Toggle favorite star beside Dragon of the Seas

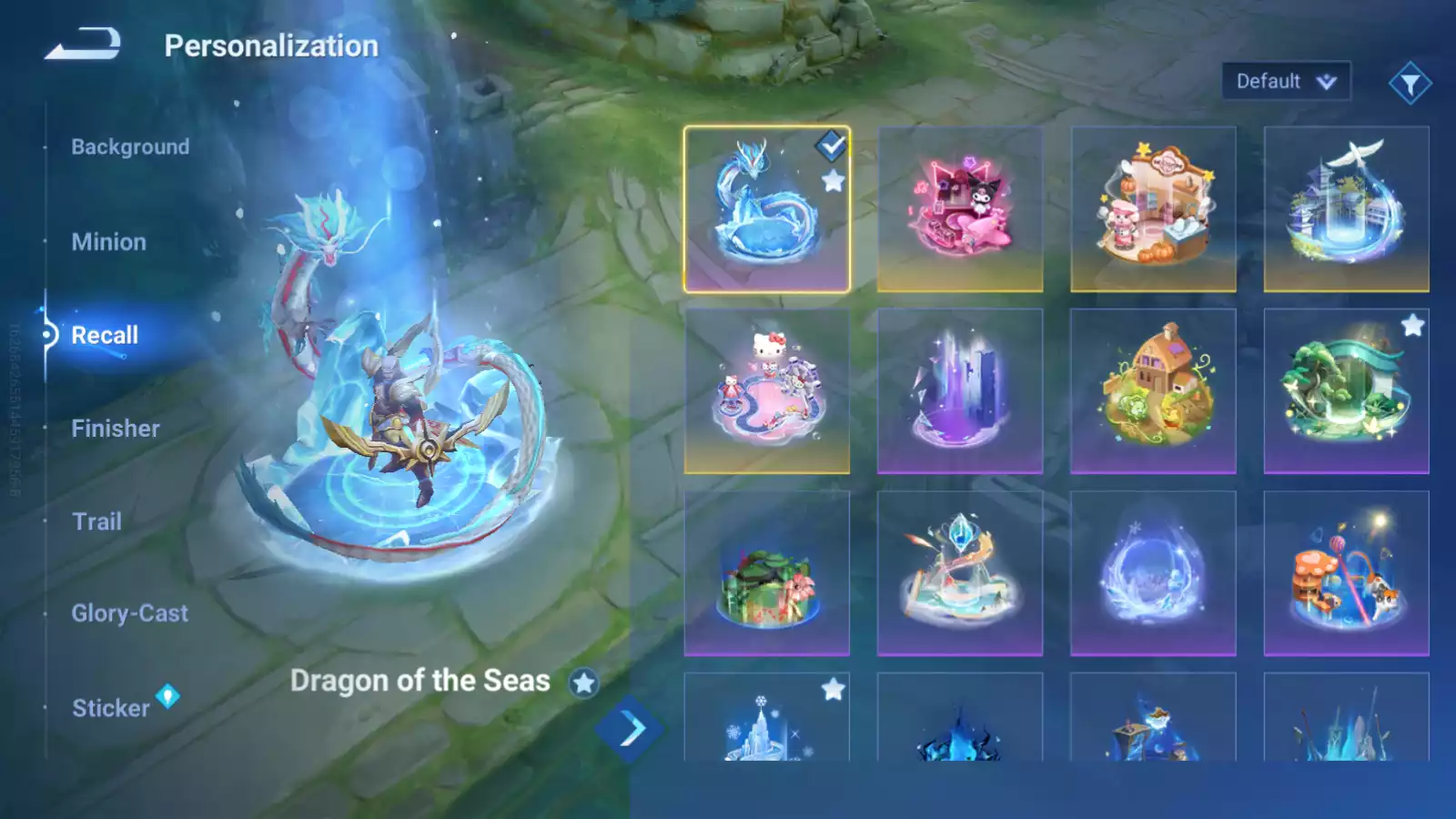click(x=583, y=682)
